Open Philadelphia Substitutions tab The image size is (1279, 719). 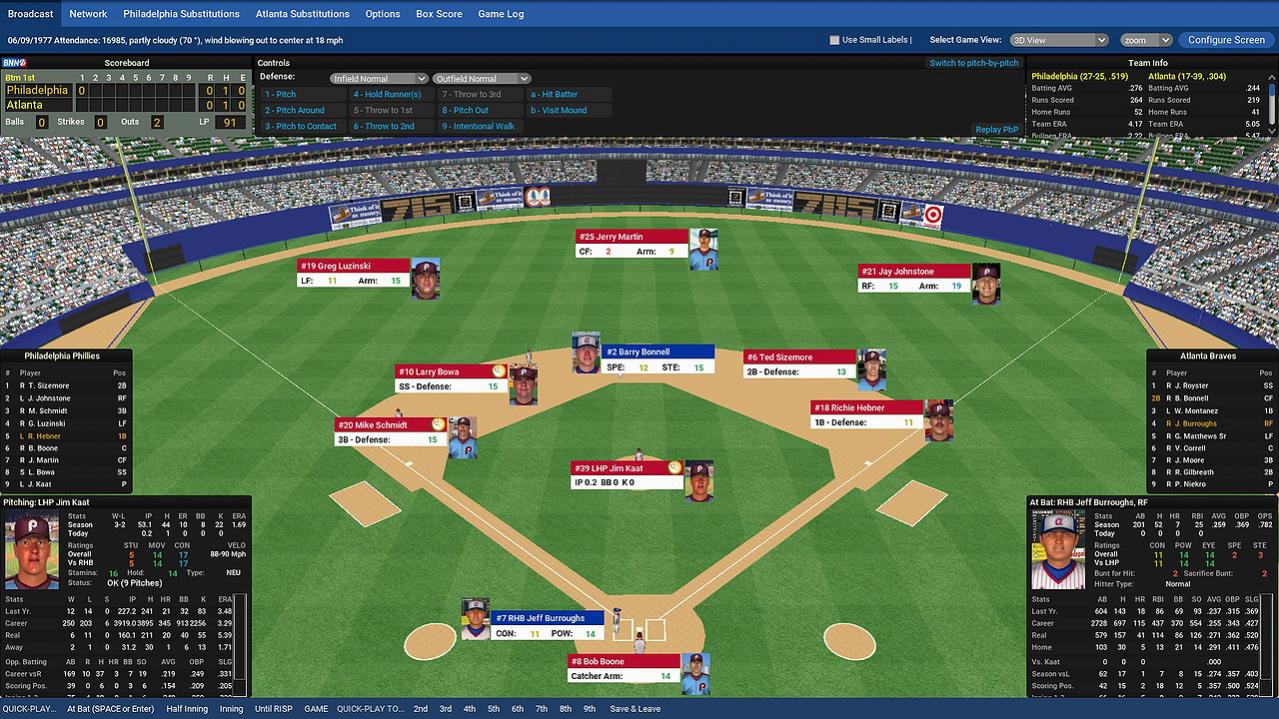point(181,14)
